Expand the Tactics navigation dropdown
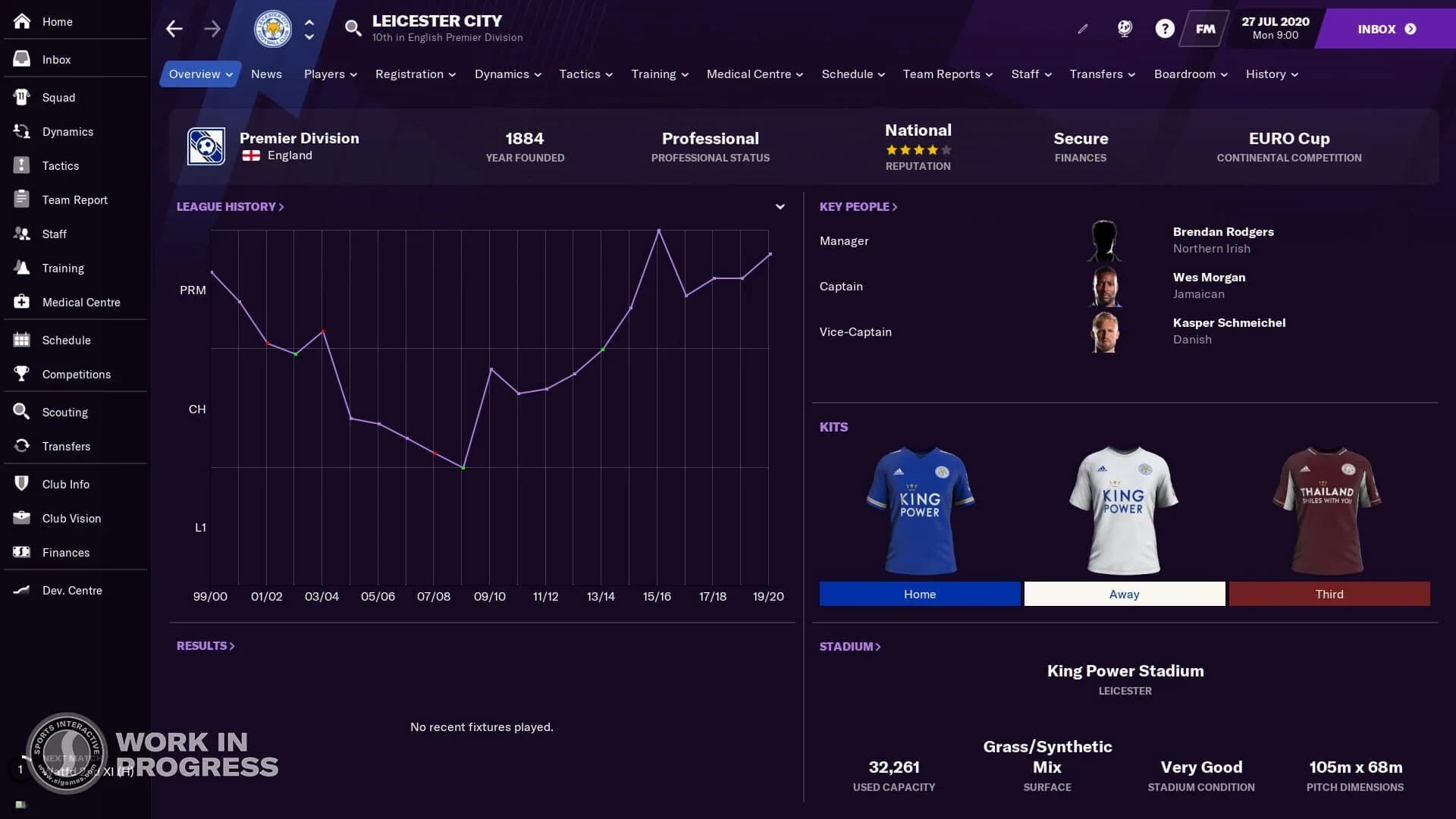1456x819 pixels. coord(585,74)
